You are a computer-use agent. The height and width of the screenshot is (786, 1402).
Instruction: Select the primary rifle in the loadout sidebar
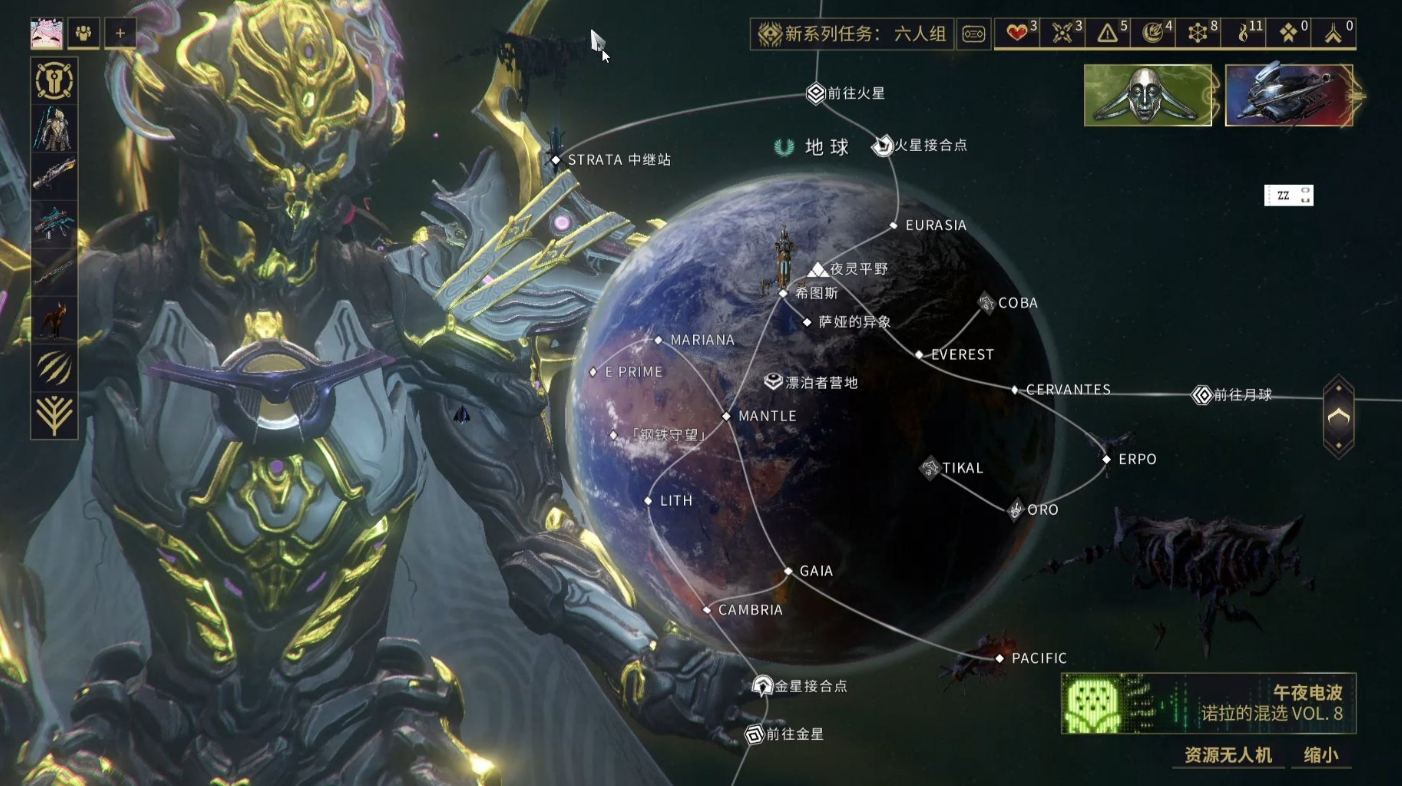click(54, 175)
